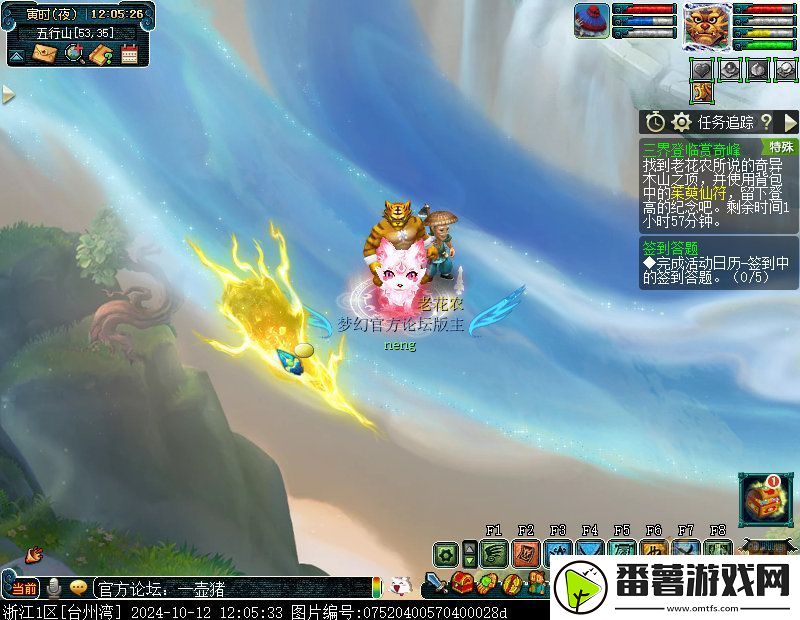Viewport: 800px width, 620px height.
Task: Select the 签到答题 quest entry
Action: (670, 248)
